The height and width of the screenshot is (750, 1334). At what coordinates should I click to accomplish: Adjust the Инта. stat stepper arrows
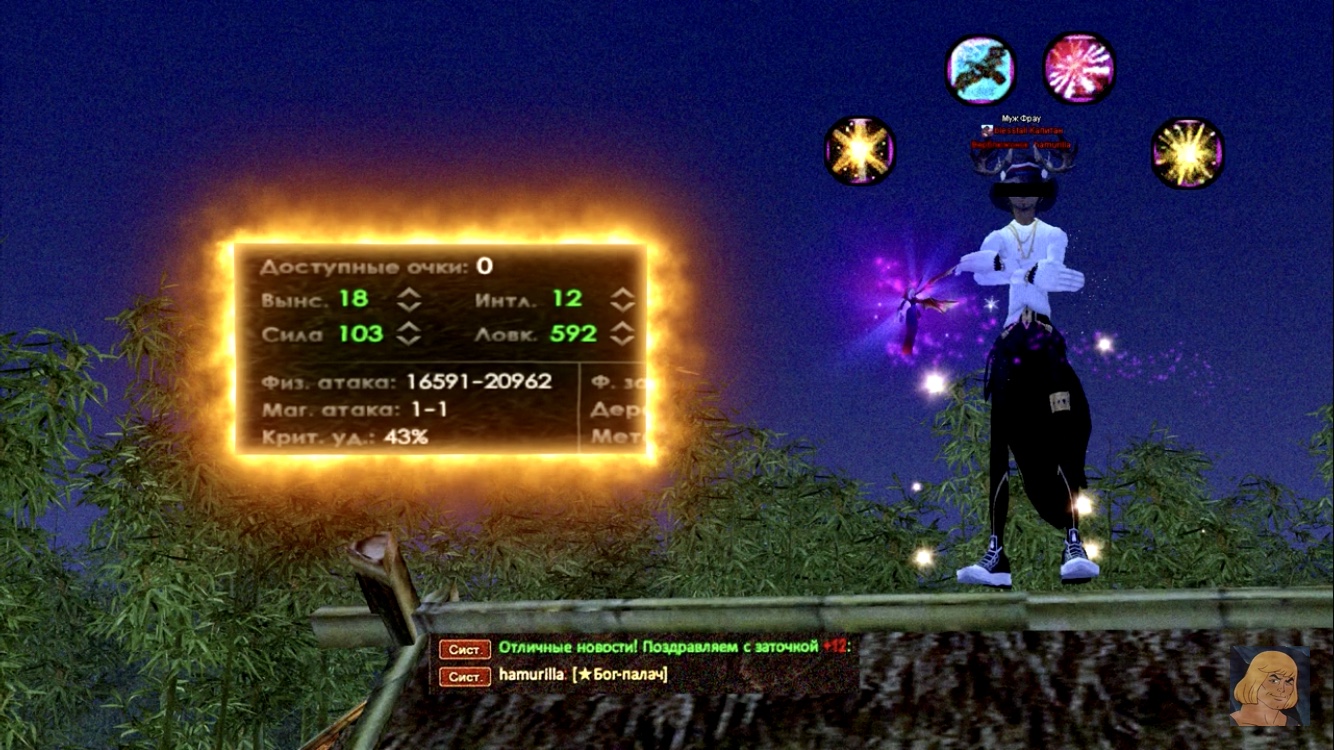coord(623,299)
